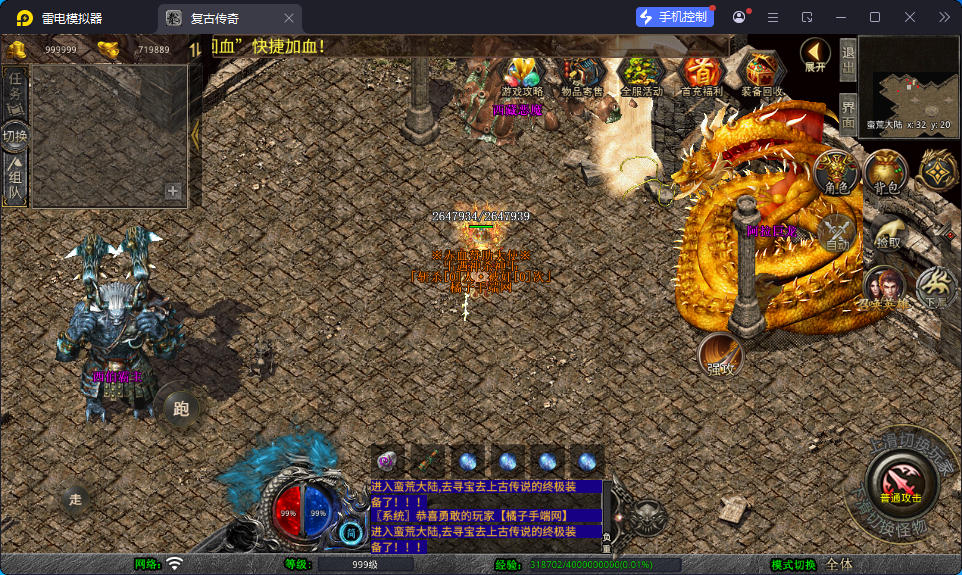Open the 装备回收 equipment recycling chest
This screenshot has width=962, height=575.
[763, 75]
